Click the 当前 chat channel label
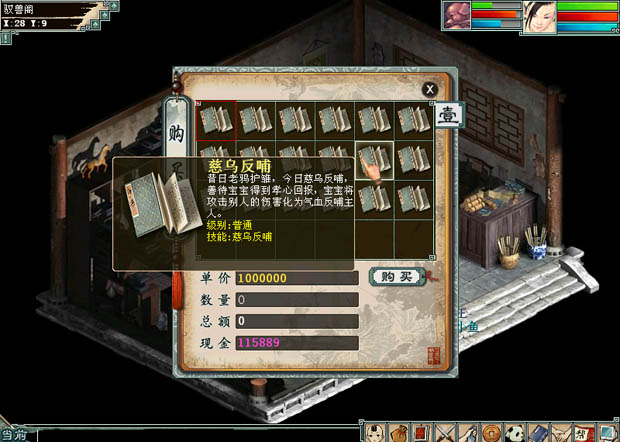This screenshot has height=442, width=620. (x=13, y=434)
